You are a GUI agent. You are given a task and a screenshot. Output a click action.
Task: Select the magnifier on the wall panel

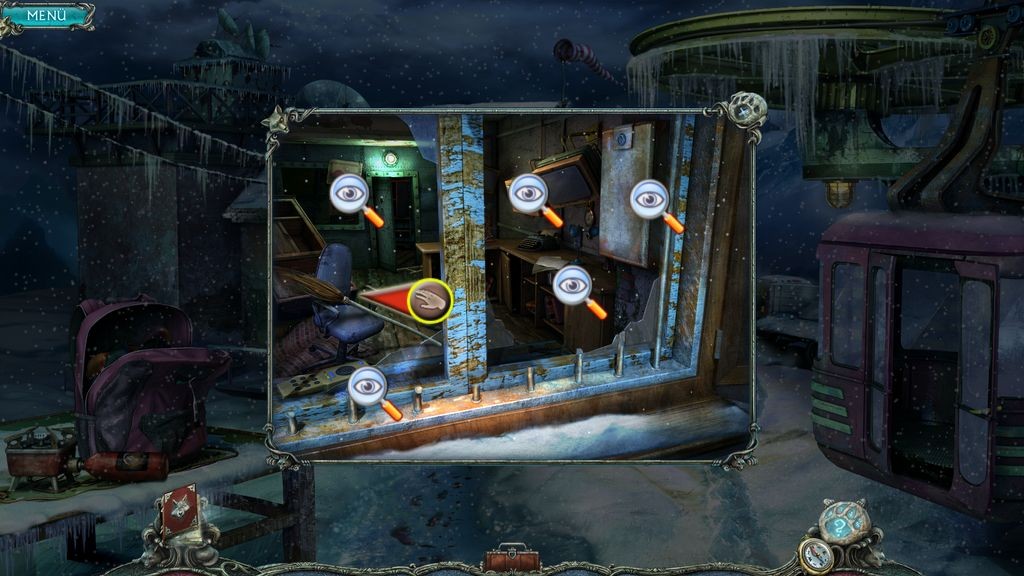pos(651,200)
